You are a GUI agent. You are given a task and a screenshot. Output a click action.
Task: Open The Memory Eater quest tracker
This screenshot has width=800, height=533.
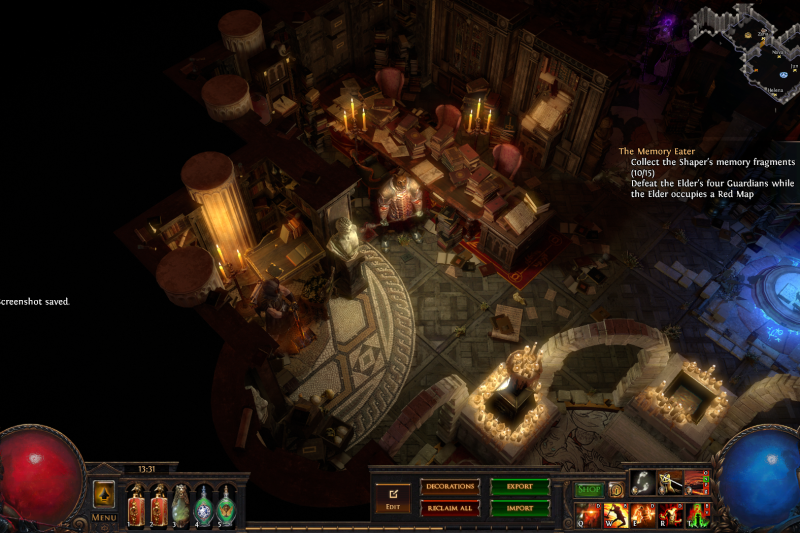[x=656, y=151]
